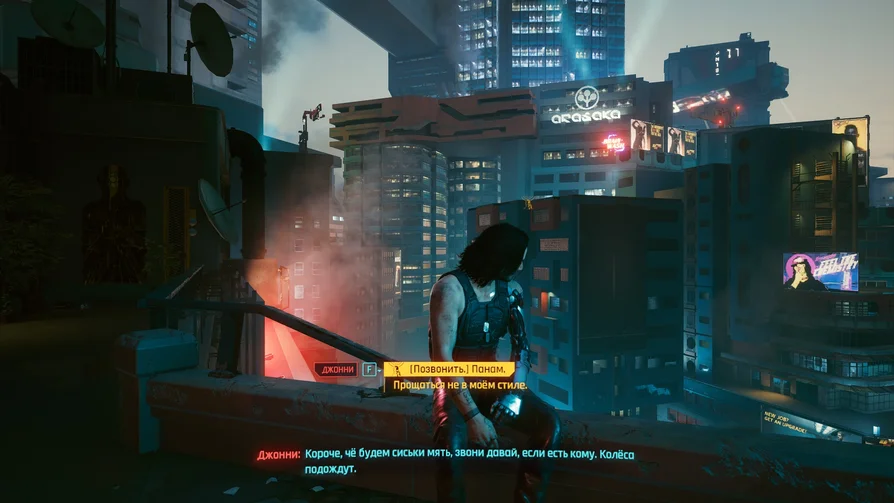Select the "Прощаться не в моём стиле." reply
The image size is (894, 503).
tap(462, 385)
